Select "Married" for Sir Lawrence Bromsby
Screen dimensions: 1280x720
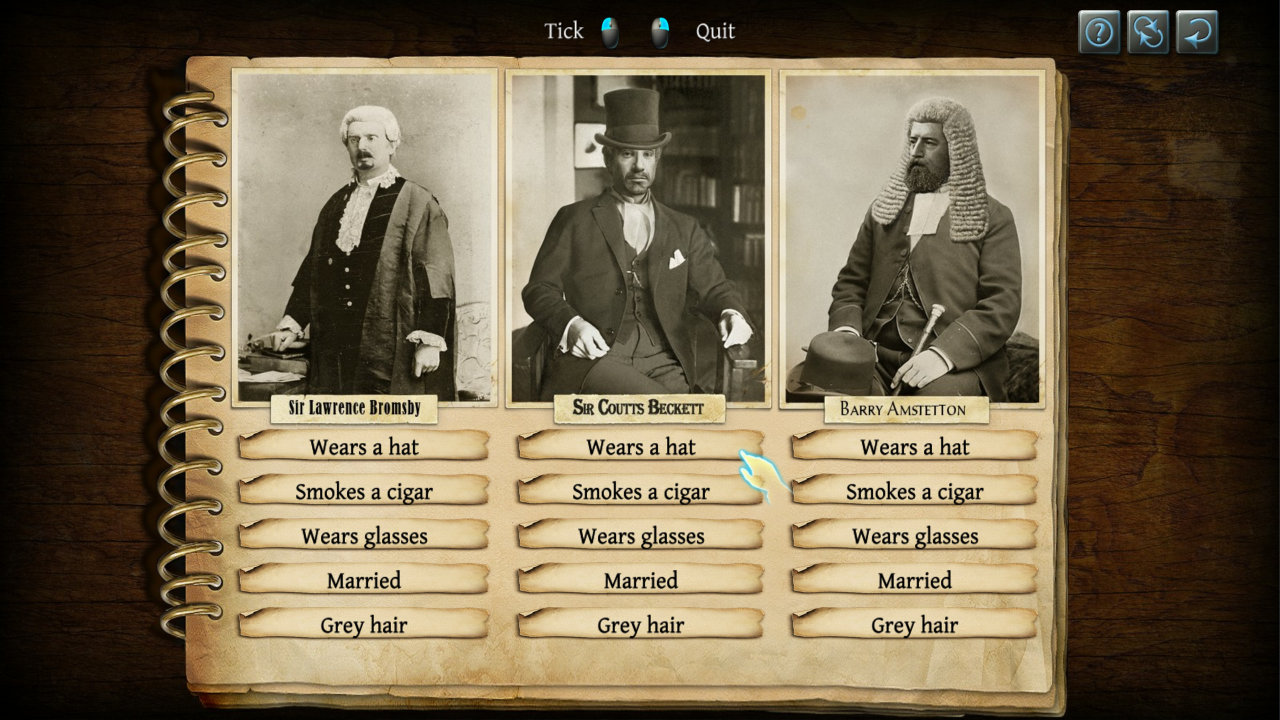point(364,580)
